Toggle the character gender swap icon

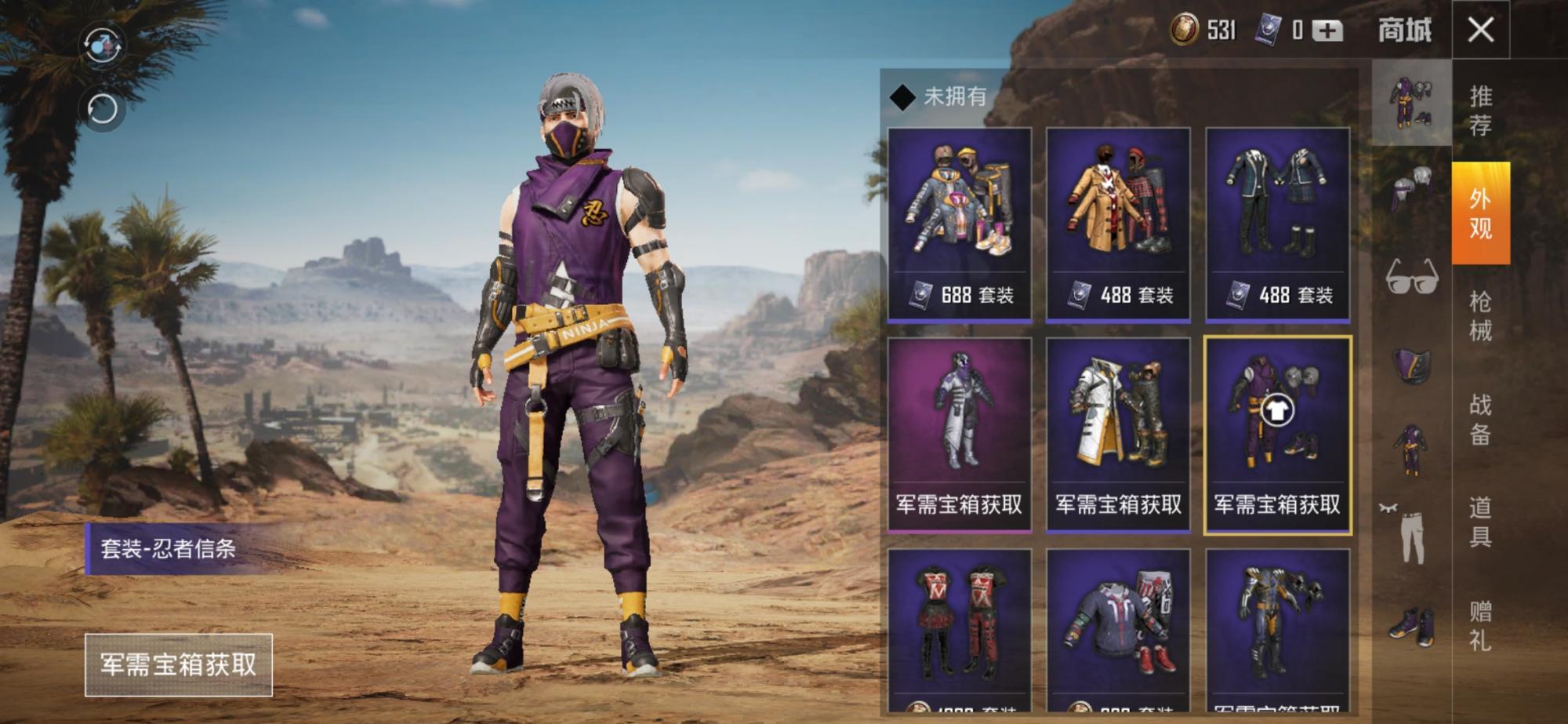(x=103, y=45)
